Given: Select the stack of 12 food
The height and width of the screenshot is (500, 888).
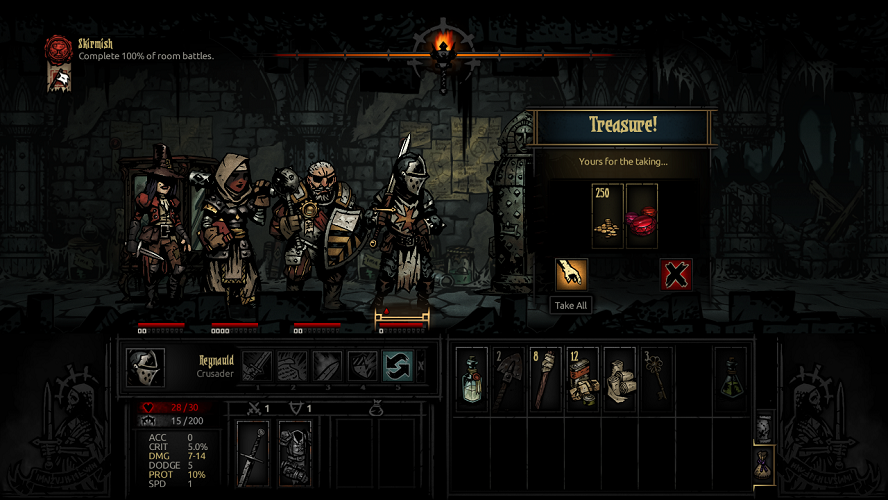Looking at the screenshot, I should (582, 379).
